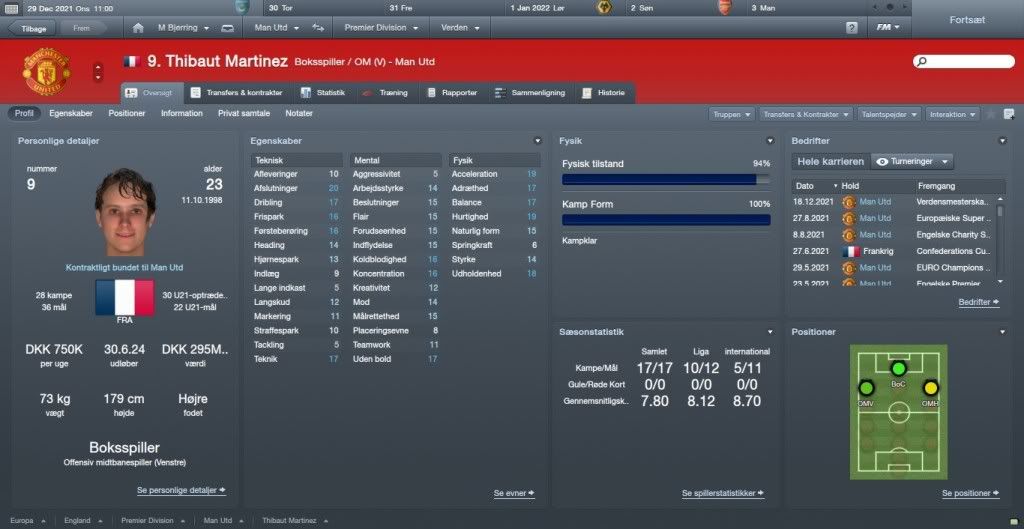
Task: Open the Privat samtale section
Action: click(x=244, y=114)
